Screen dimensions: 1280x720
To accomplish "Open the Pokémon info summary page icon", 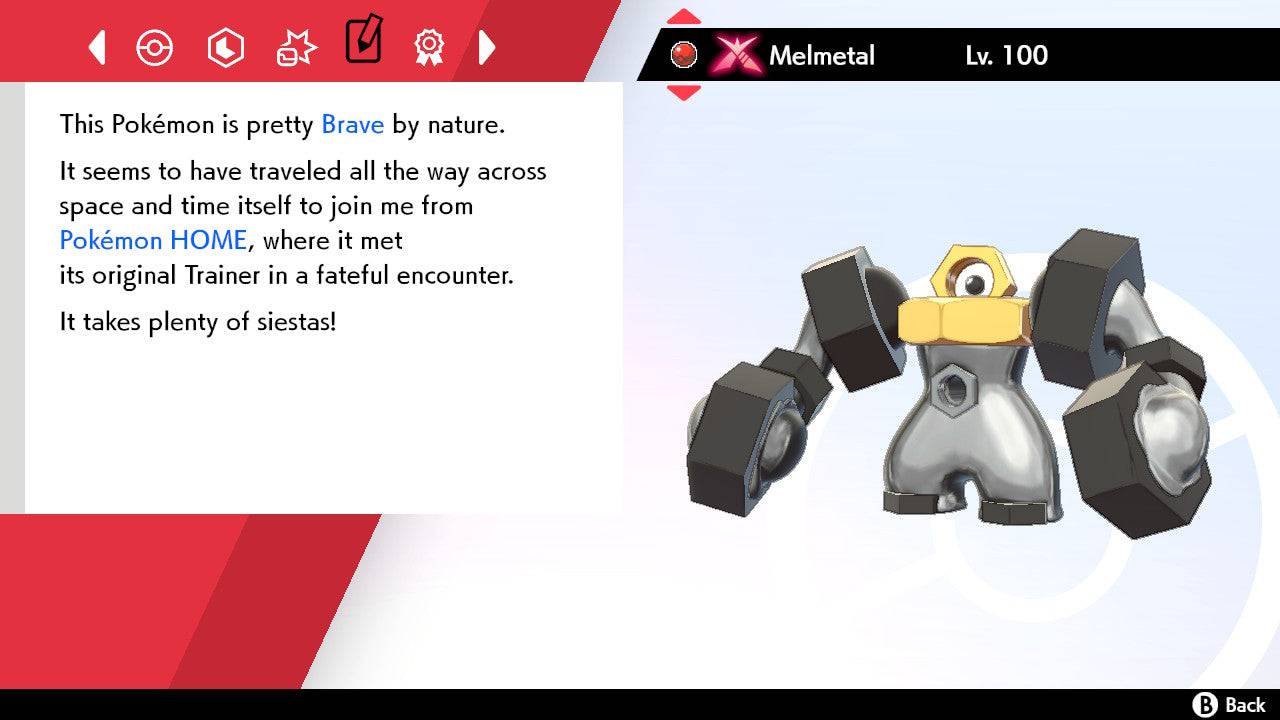I will point(155,47).
